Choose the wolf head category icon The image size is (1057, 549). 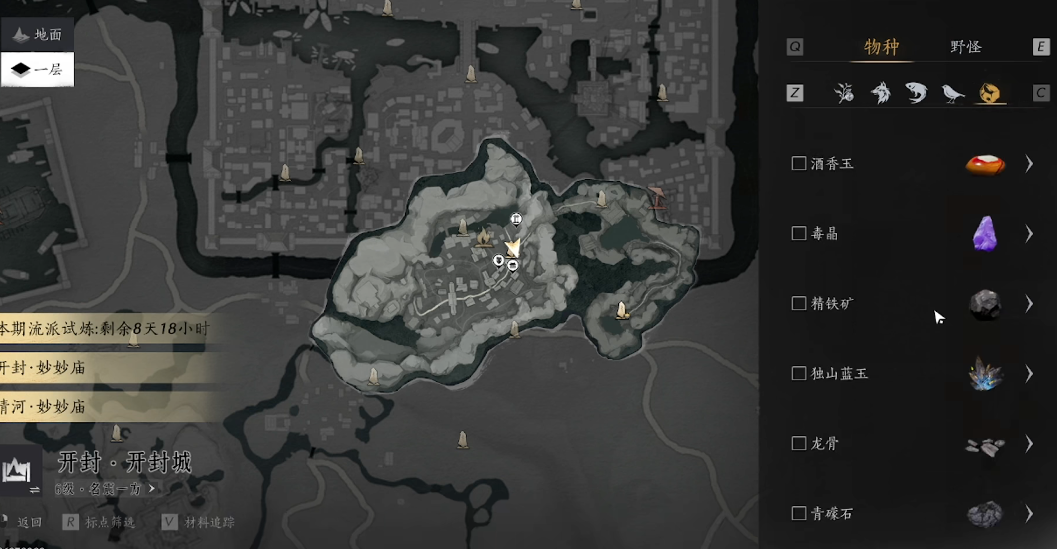tap(880, 93)
